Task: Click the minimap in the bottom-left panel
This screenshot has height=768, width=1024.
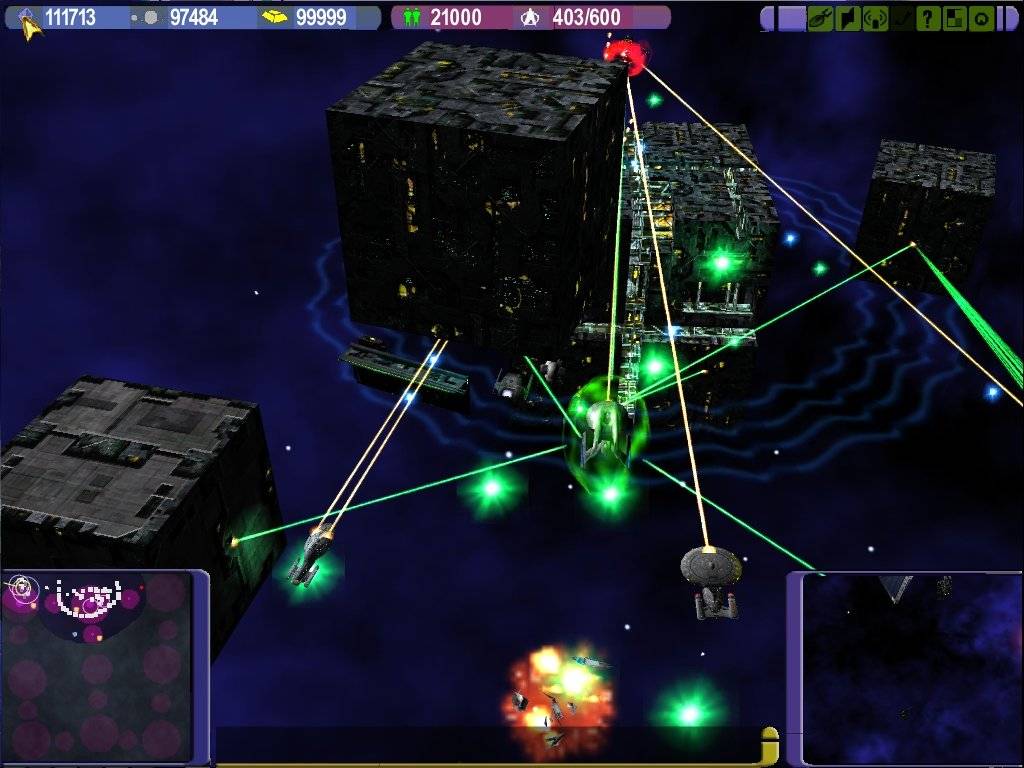Action: point(96,665)
